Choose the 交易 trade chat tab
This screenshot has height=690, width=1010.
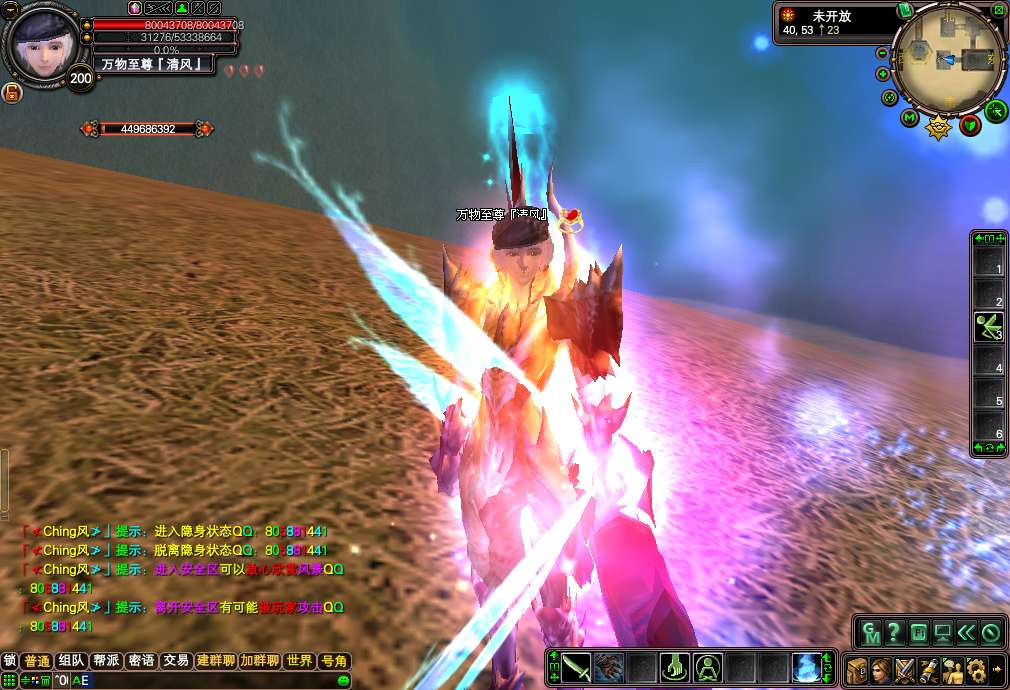pyautogui.click(x=176, y=661)
